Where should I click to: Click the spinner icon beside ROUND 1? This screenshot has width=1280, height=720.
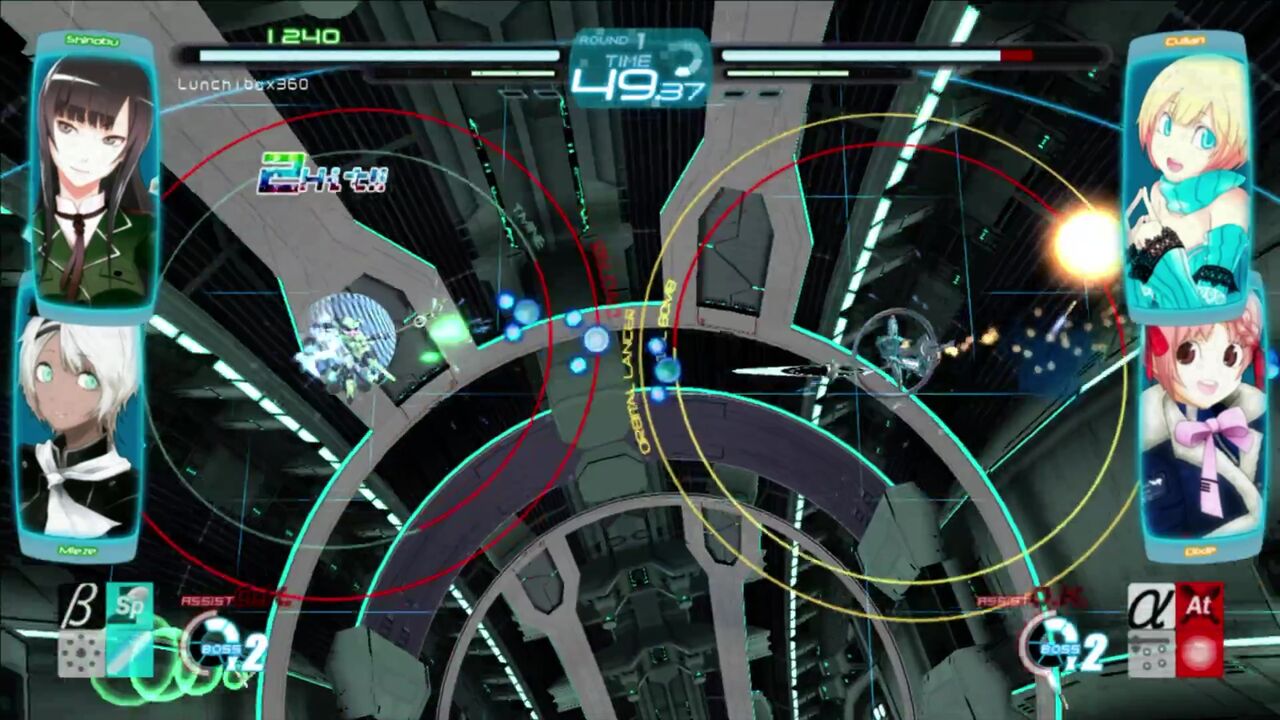687,57
